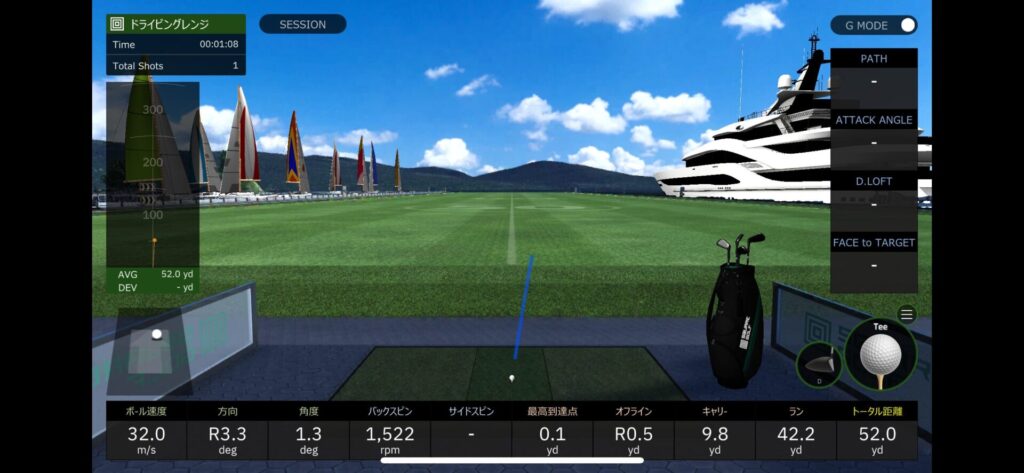Select the FACE to TARGET panel
Image resolution: width=1024 pixels, height=473 pixels.
coord(873,254)
